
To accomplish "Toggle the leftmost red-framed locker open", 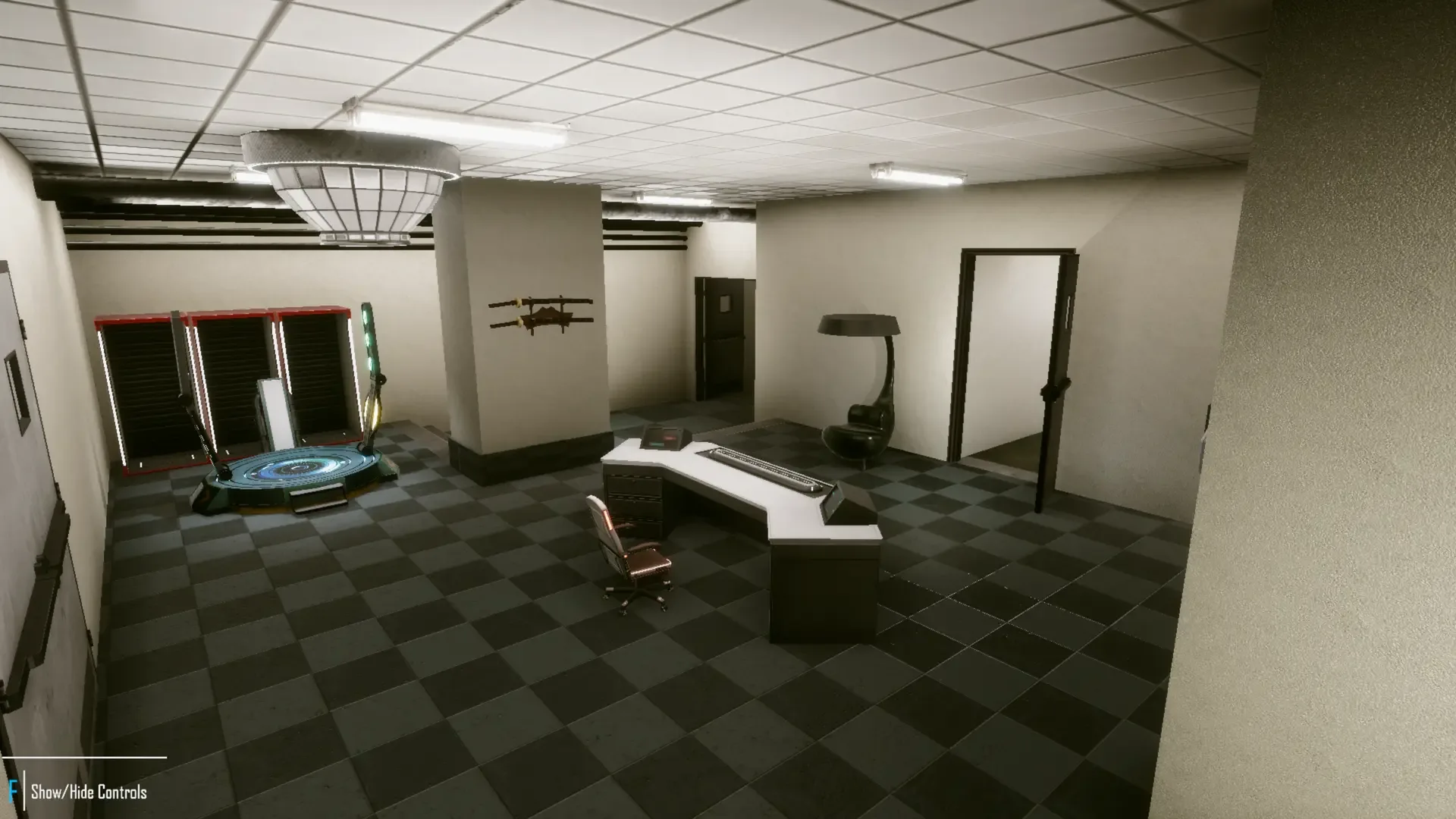I will pos(140,387).
